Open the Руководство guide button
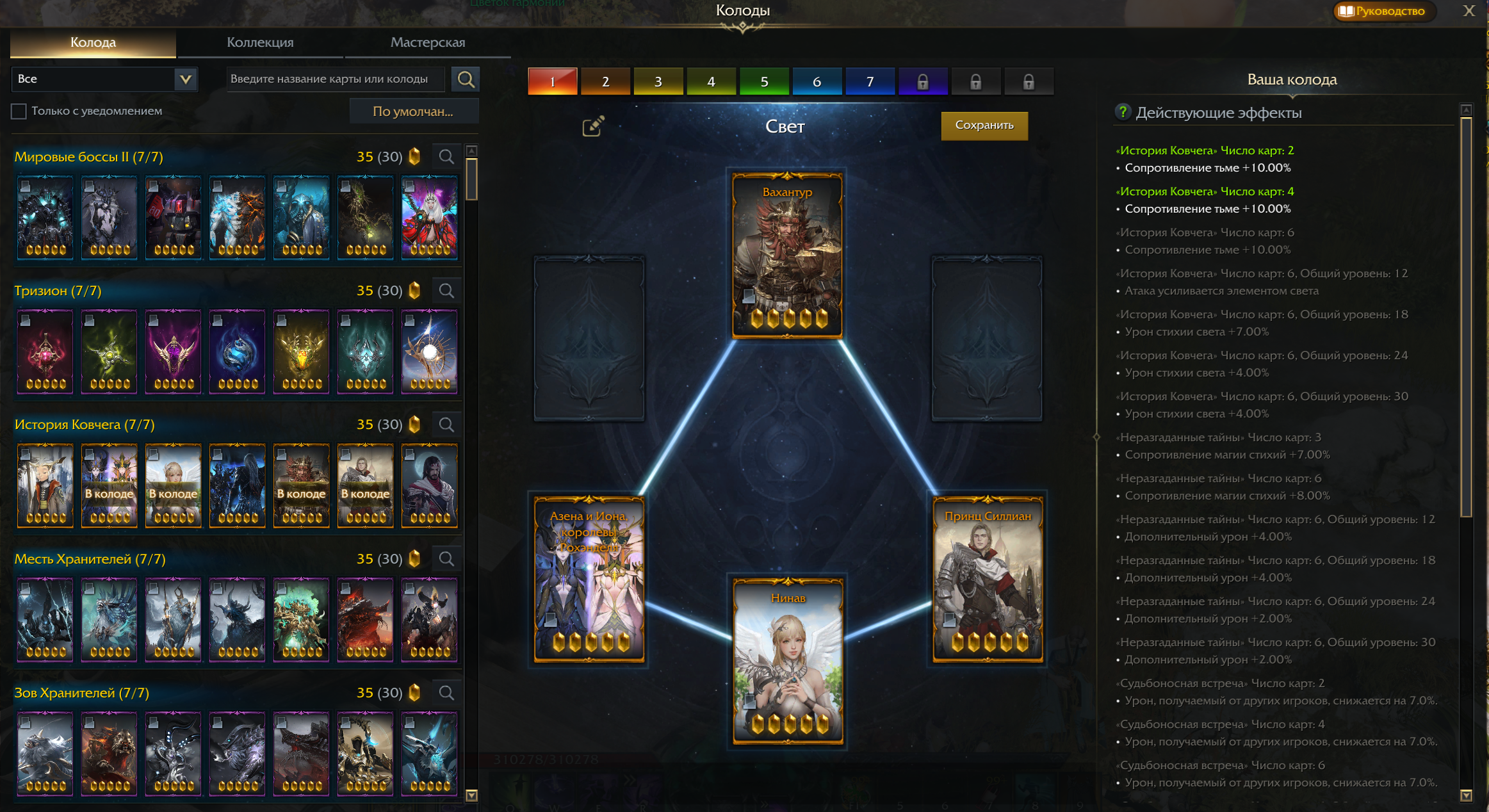 click(1383, 11)
